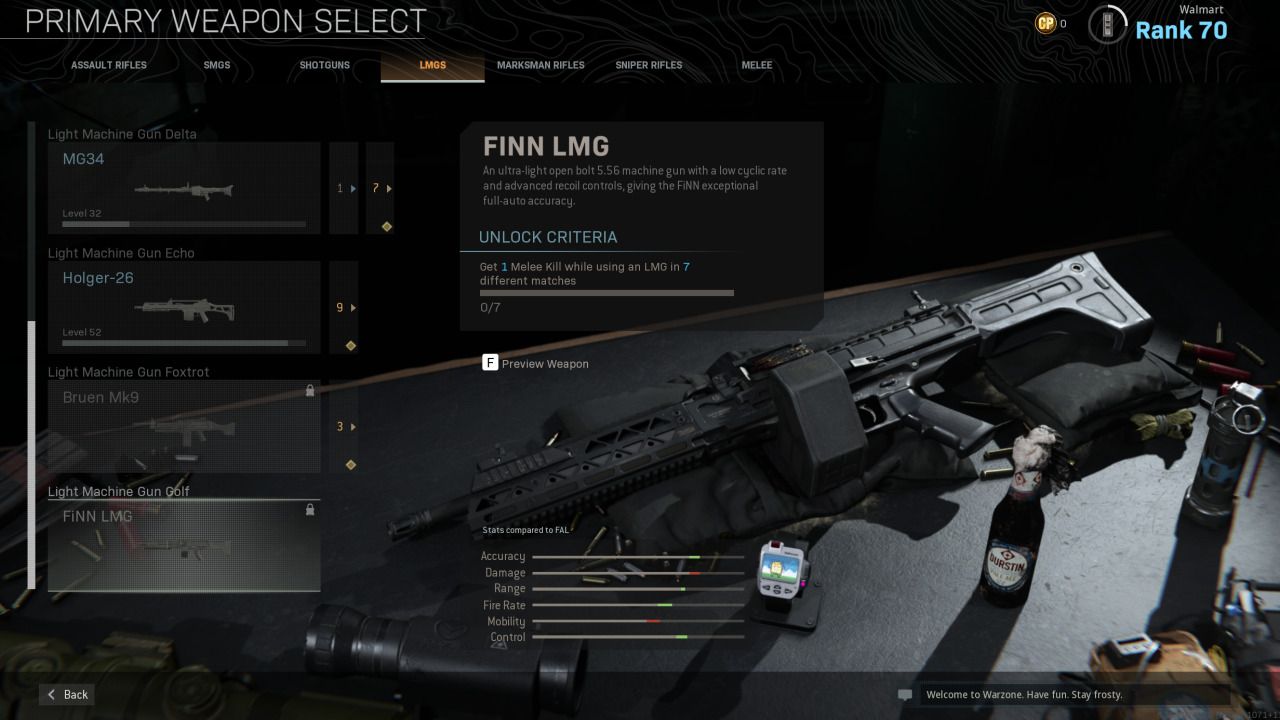
Task: Click the camo diamond icon beside Holger-26
Action: tap(350, 345)
